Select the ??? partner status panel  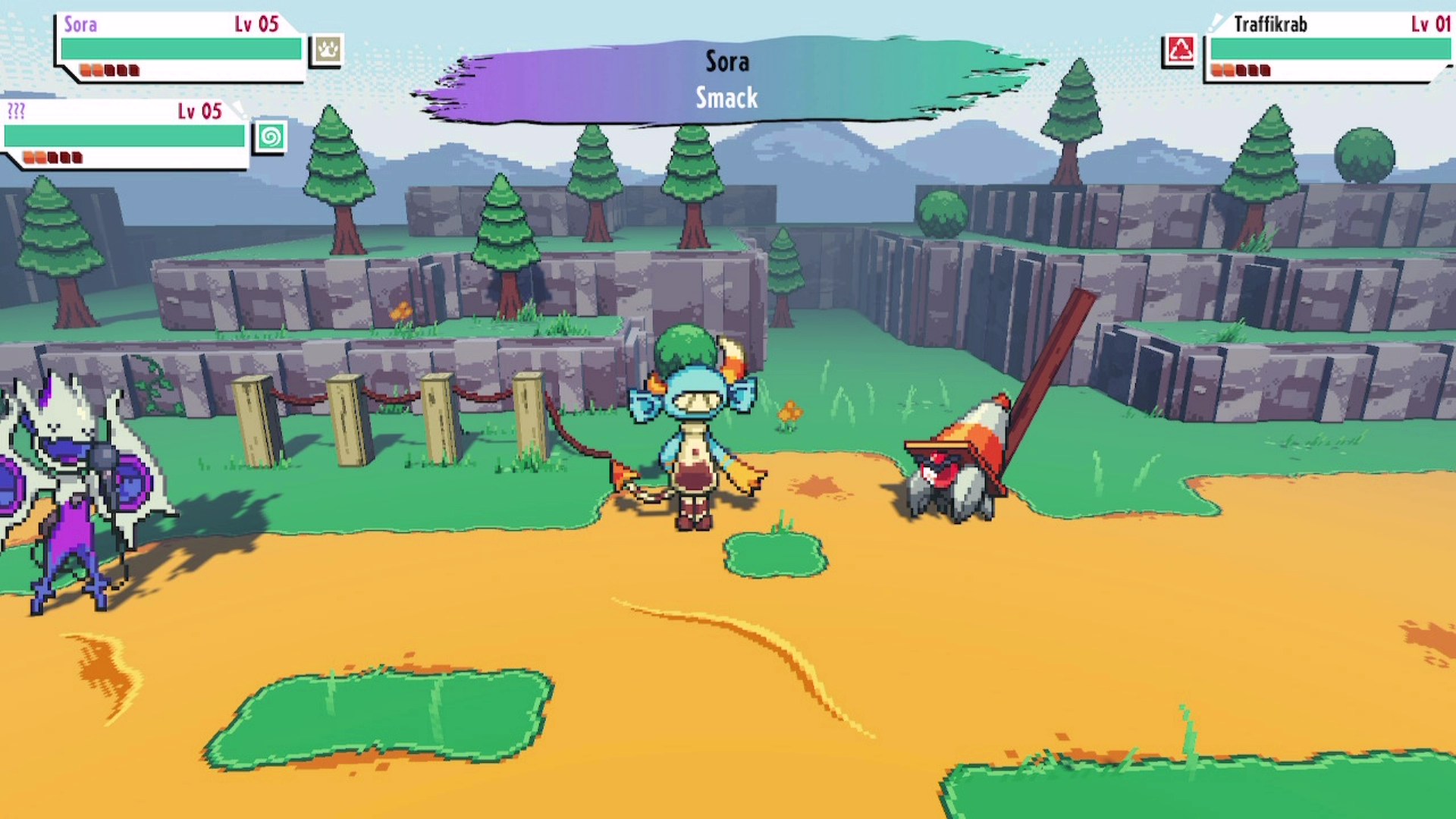click(x=124, y=134)
